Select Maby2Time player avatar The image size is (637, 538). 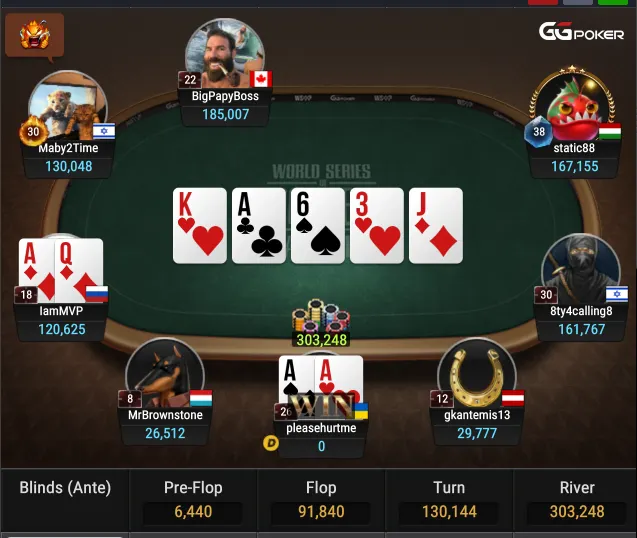(x=67, y=107)
